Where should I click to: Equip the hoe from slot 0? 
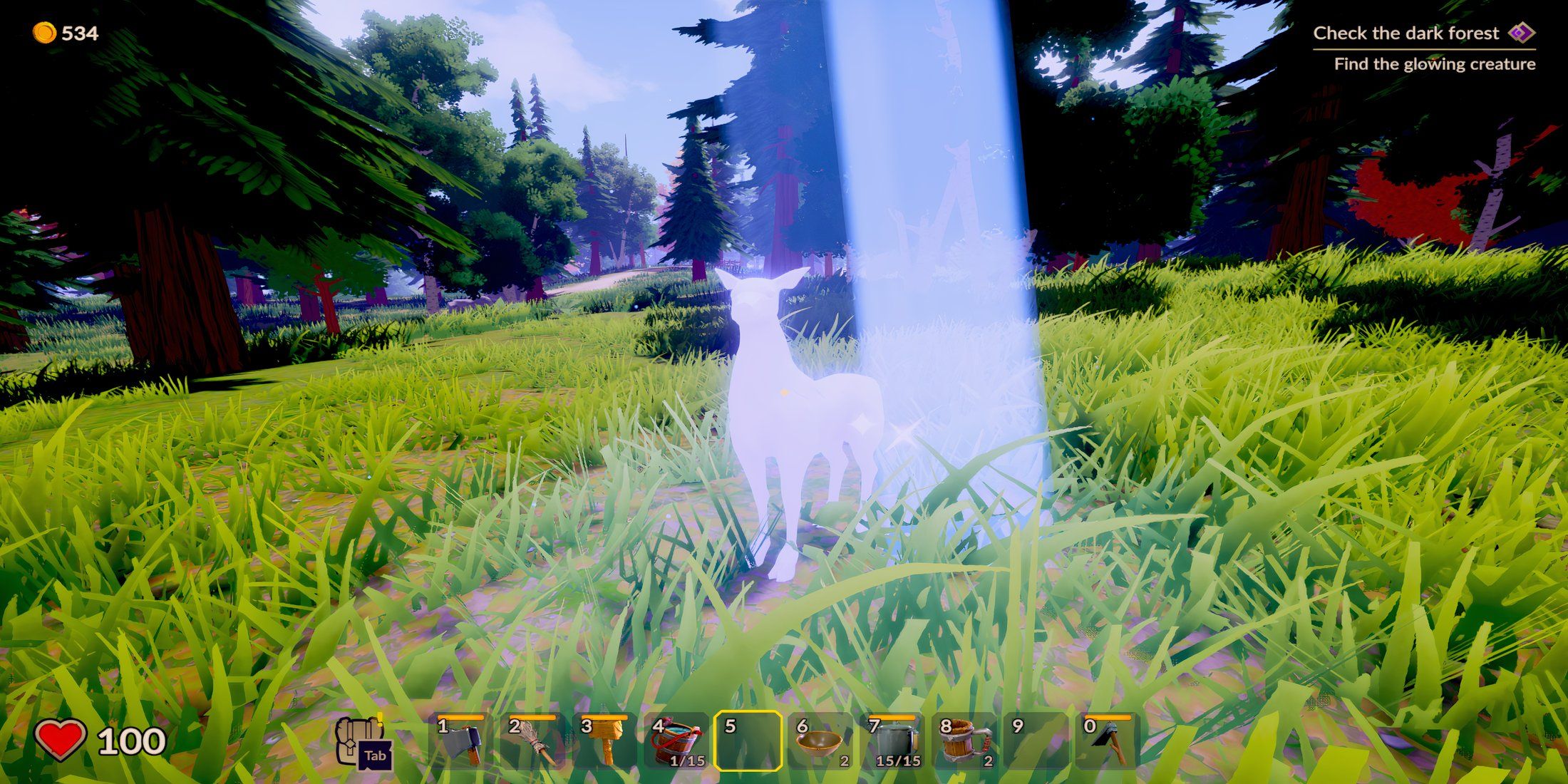coord(1108,742)
